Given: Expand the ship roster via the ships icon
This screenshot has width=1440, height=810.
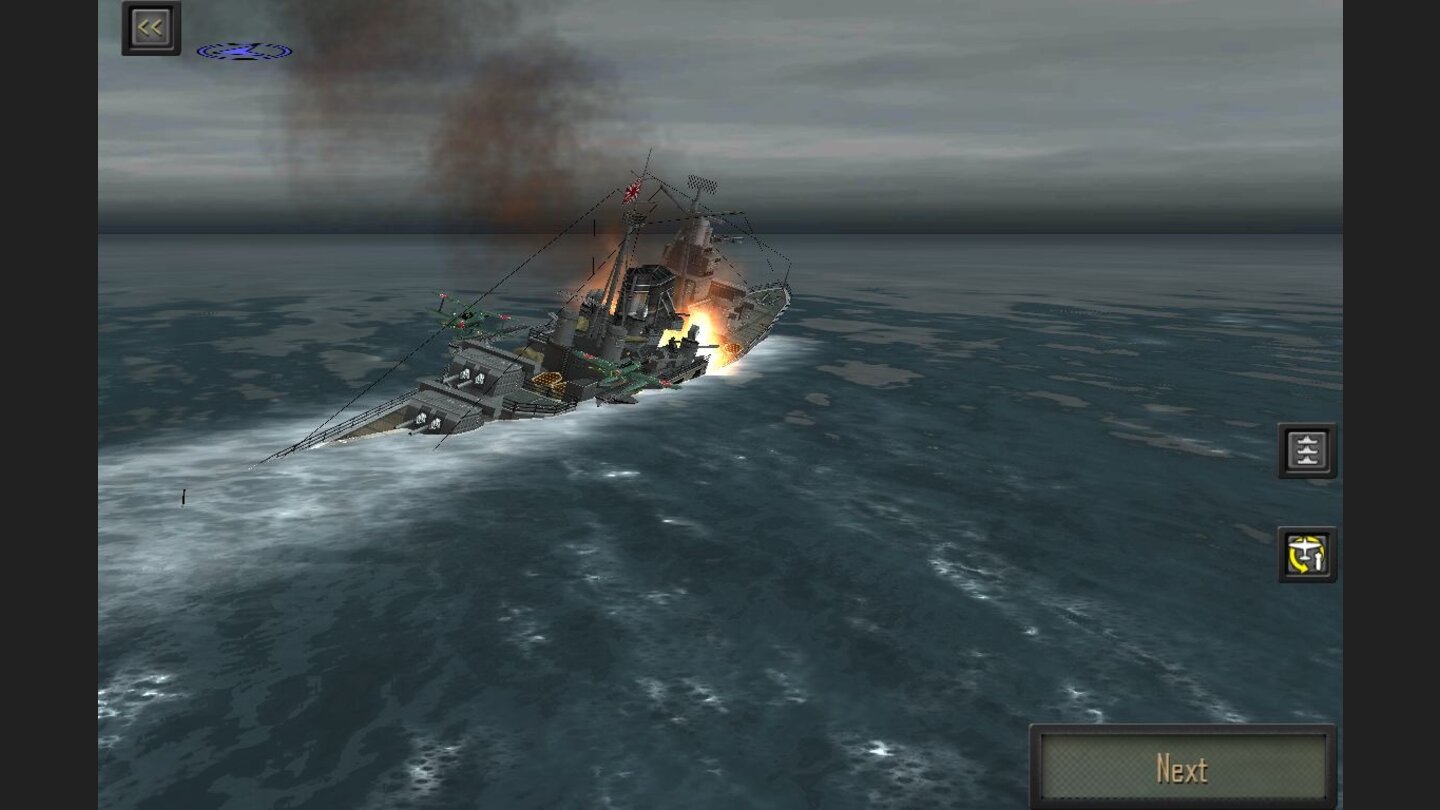Looking at the screenshot, I should [1307, 449].
